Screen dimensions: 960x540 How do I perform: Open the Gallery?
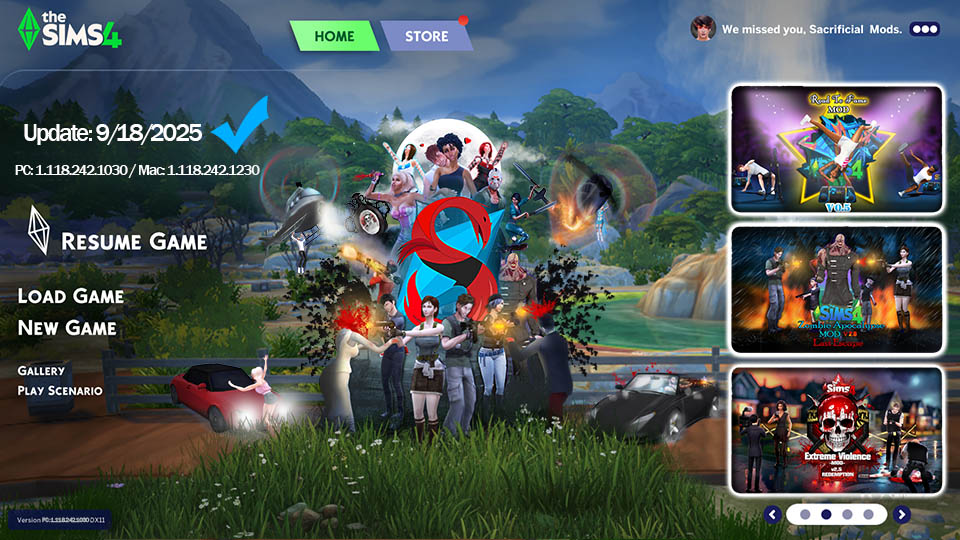click(41, 371)
